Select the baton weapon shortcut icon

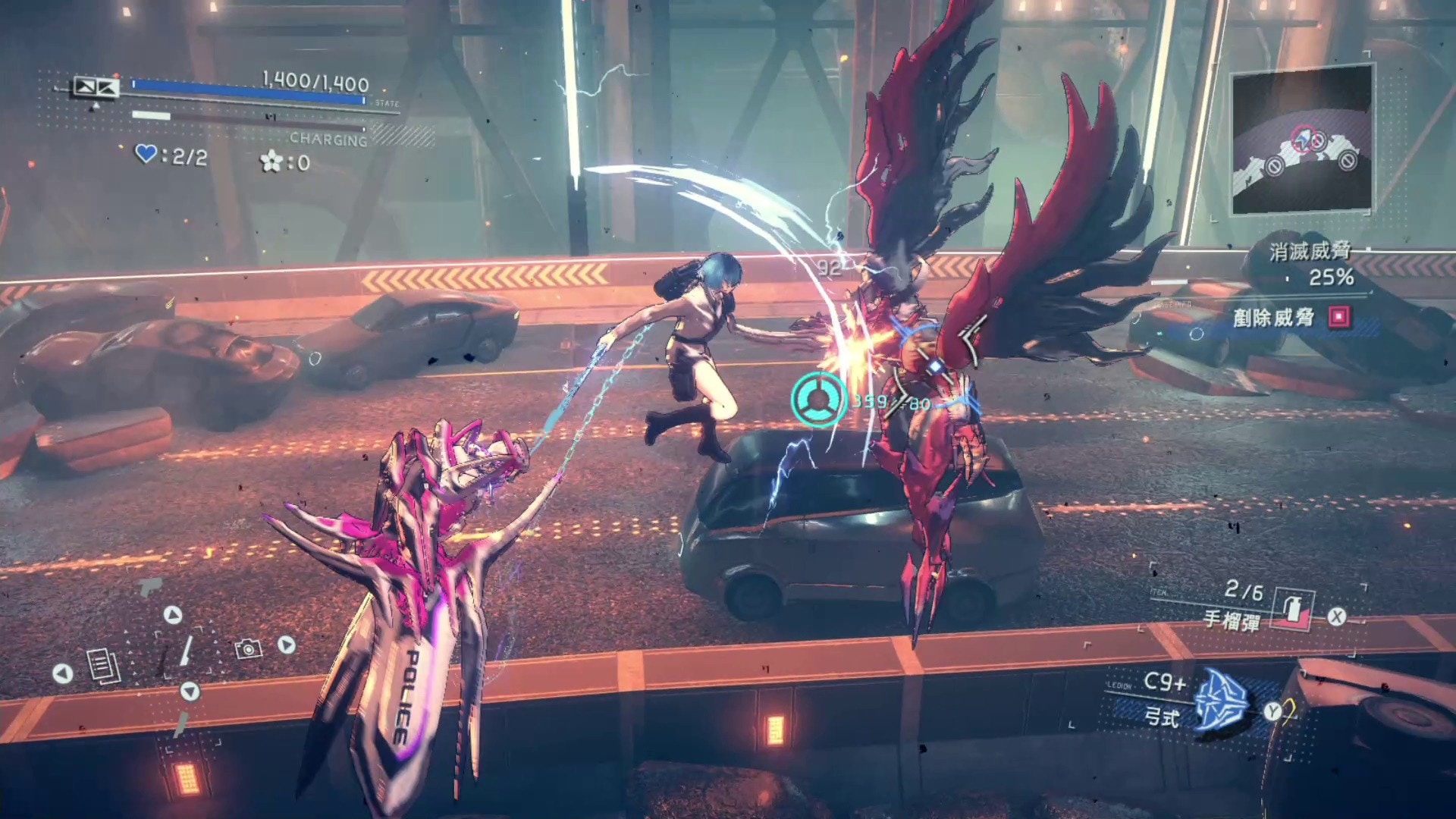tap(186, 651)
